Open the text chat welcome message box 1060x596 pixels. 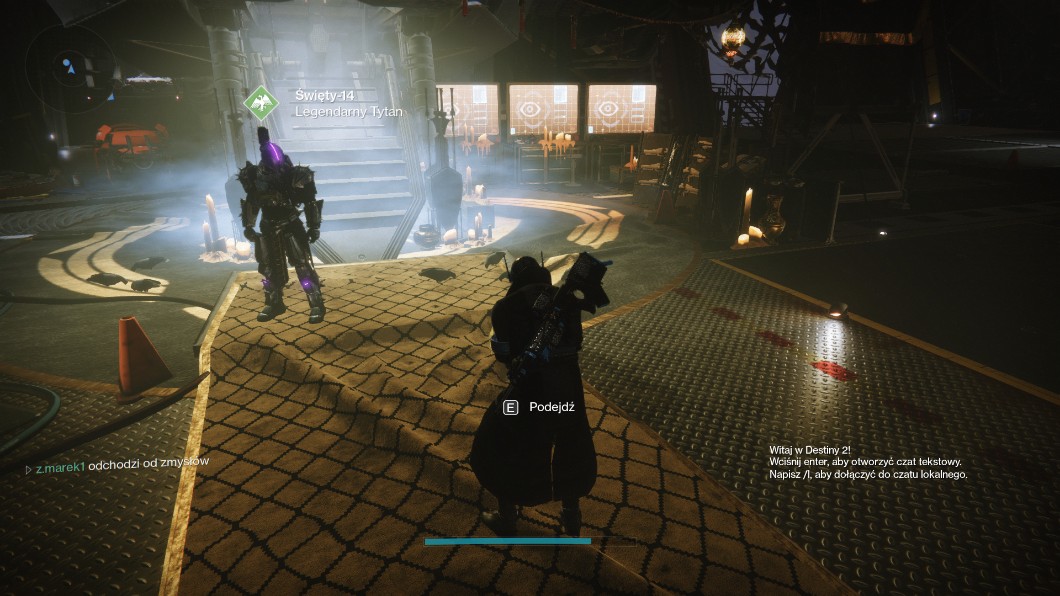(868, 462)
